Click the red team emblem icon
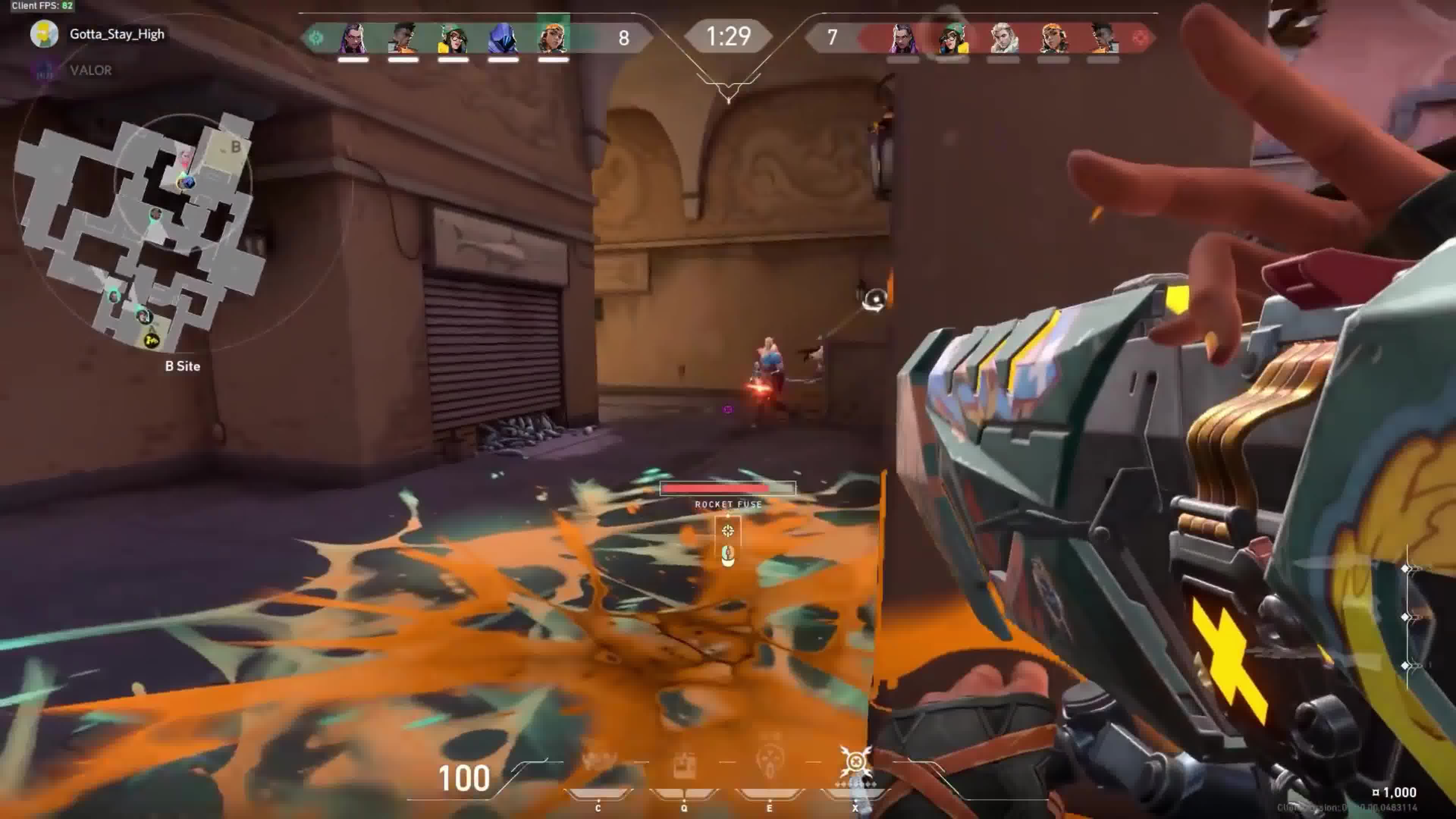 pos(1139,38)
